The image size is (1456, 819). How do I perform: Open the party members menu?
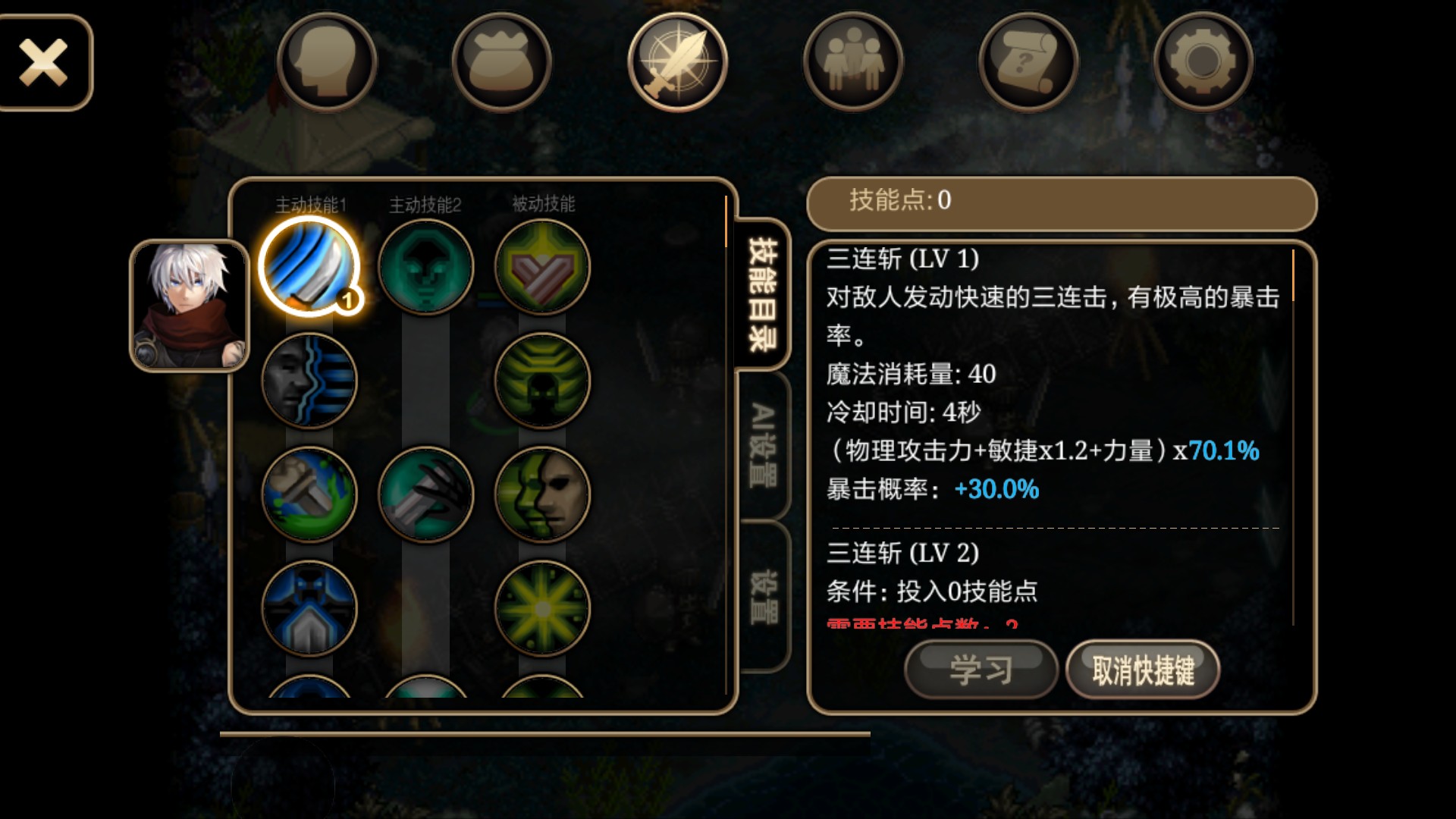(853, 62)
